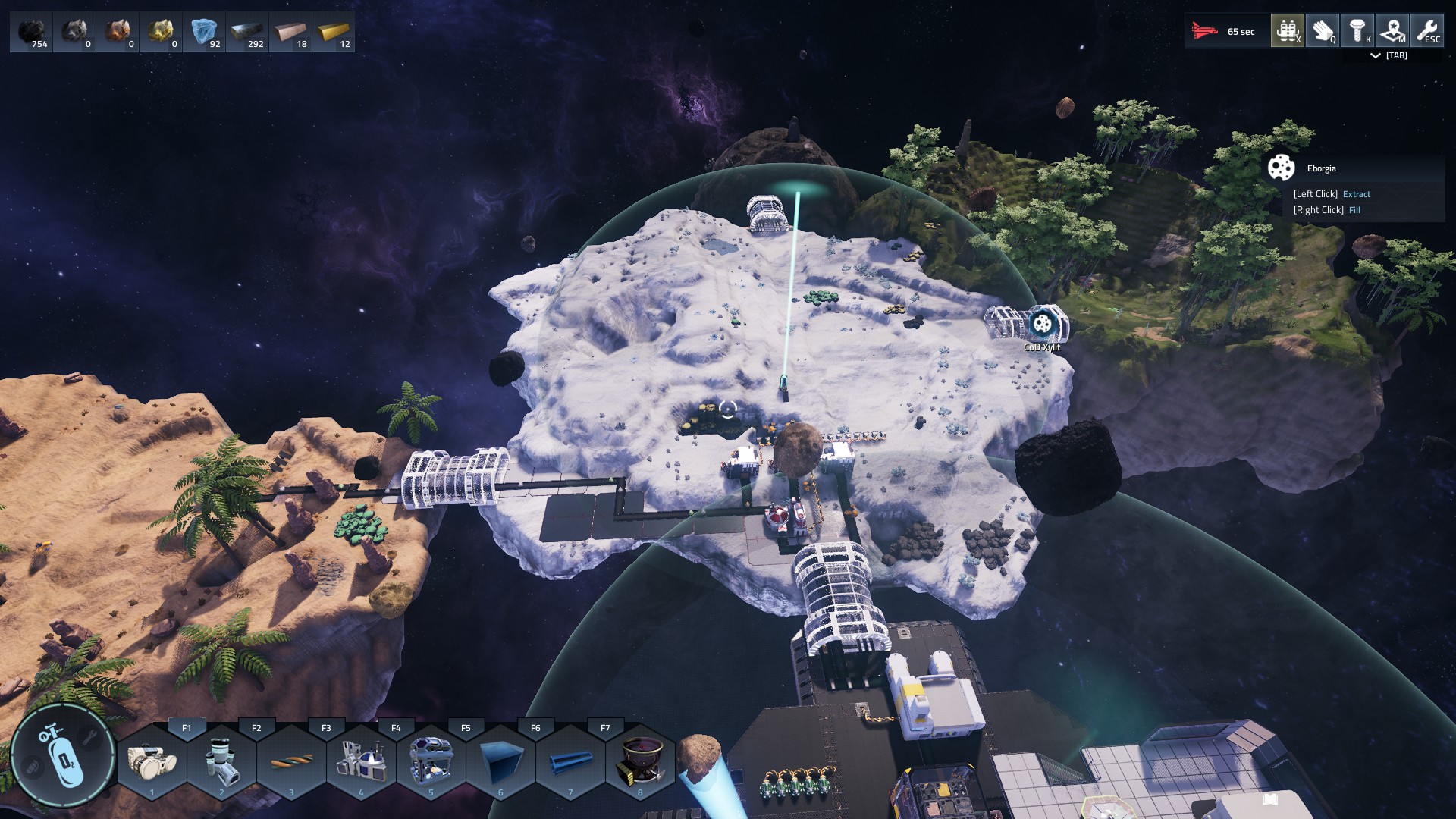Select the fabricator machine in slot 5
The width and height of the screenshot is (1456, 819).
pos(431,761)
